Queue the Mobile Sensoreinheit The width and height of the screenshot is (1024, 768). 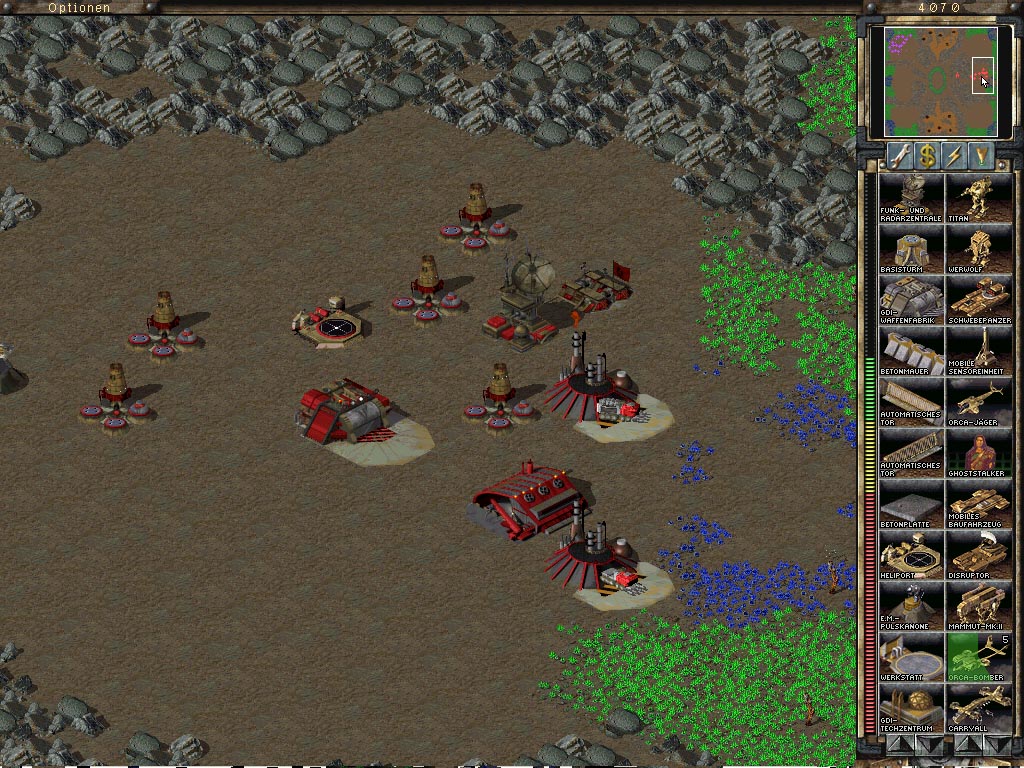tap(977, 351)
